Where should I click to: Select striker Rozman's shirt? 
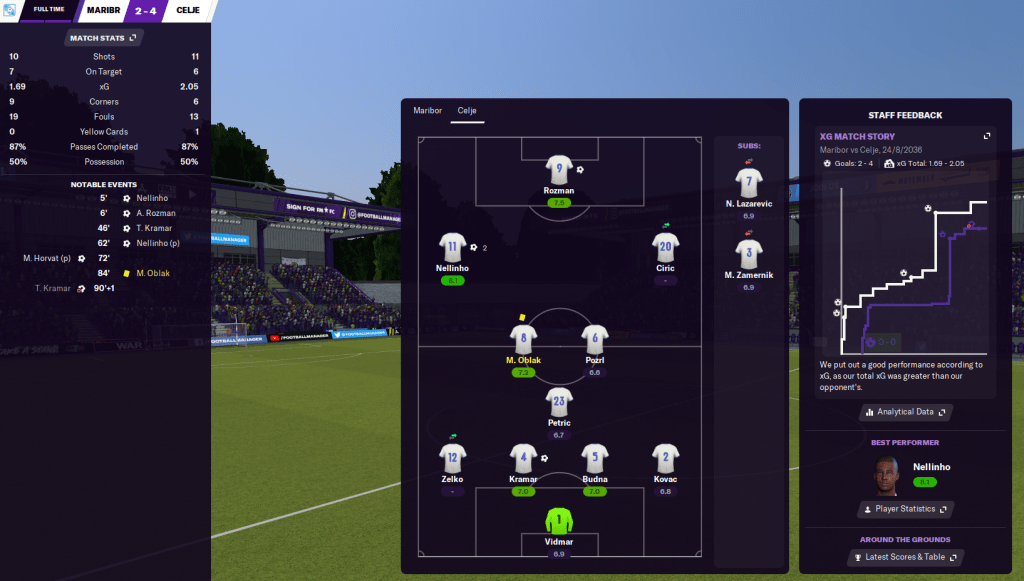click(x=559, y=169)
